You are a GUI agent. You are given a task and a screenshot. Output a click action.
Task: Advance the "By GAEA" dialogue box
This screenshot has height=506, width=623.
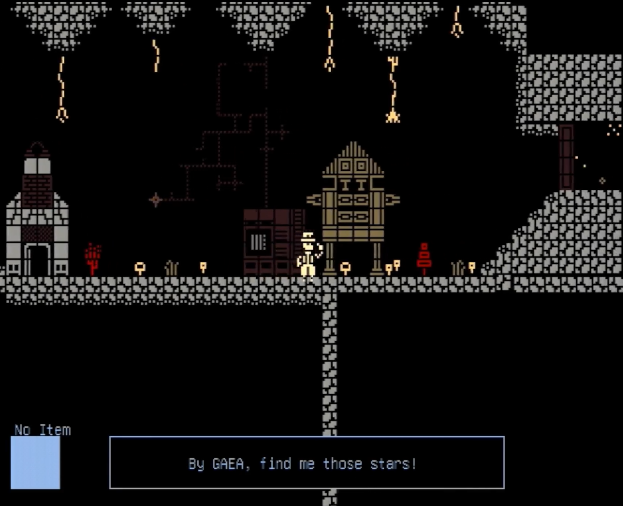click(x=306, y=463)
